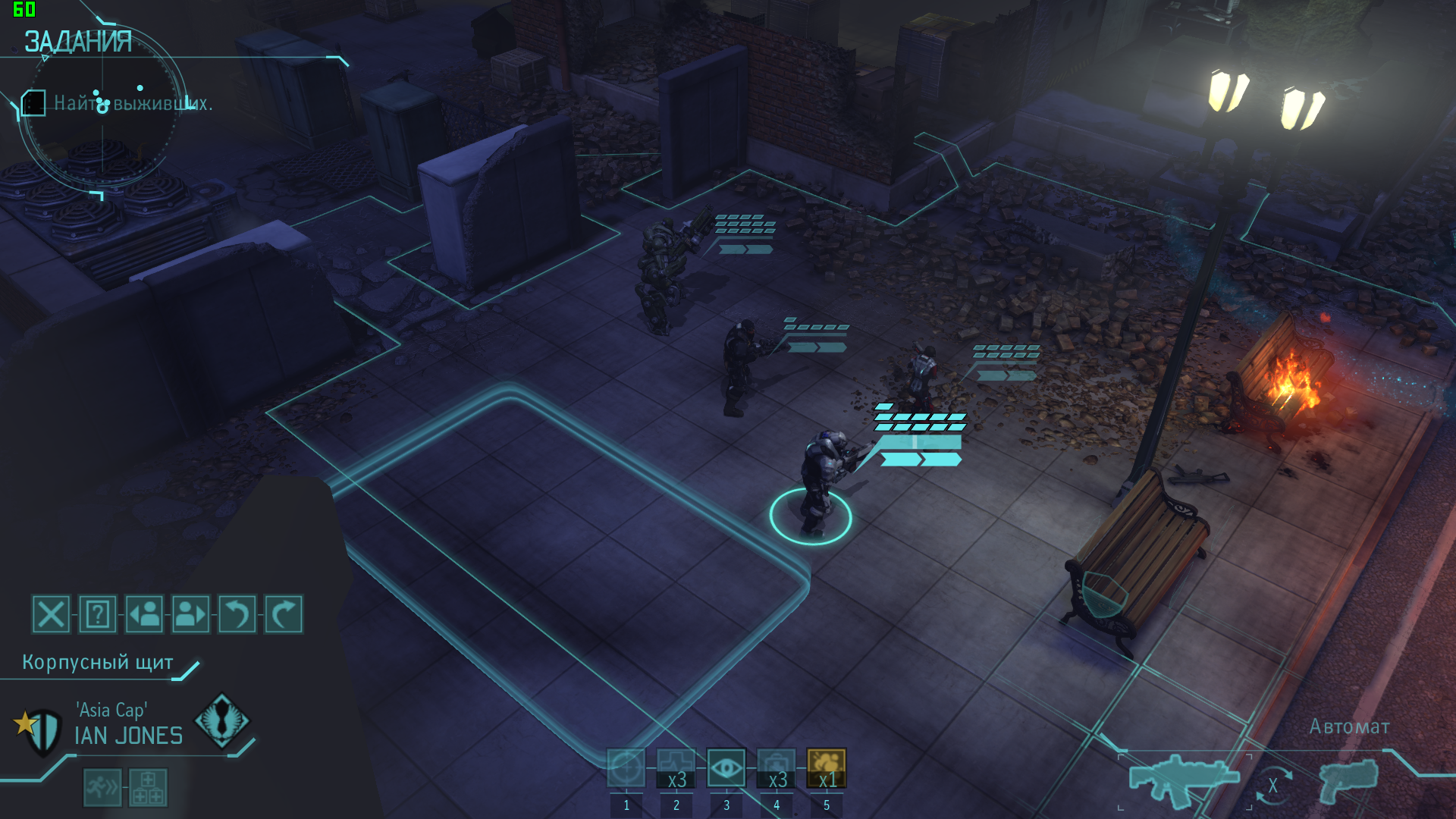Activate the Overwatch eye ability
Viewport: 1456px width, 819px height.
(726, 767)
